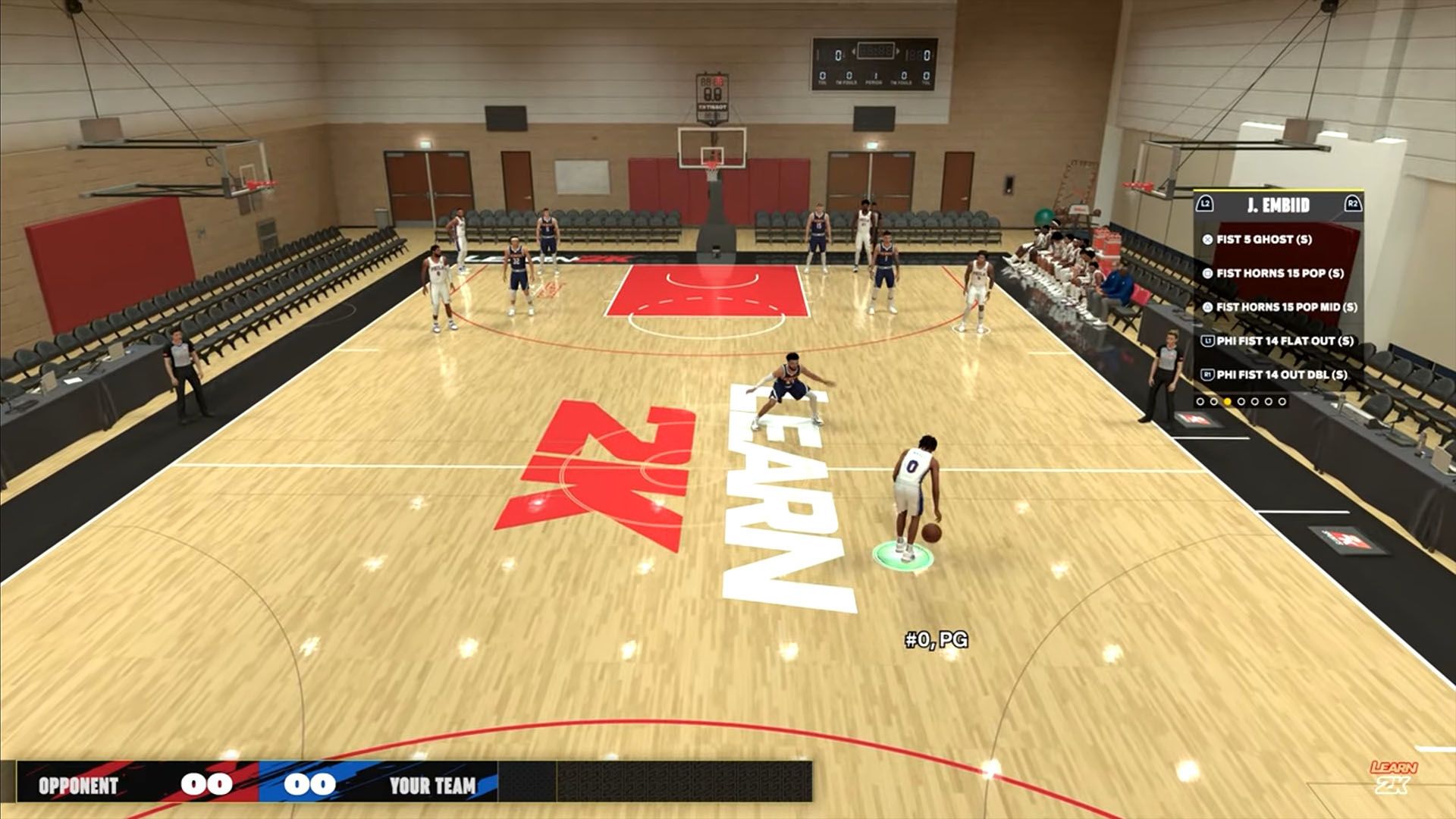Open the J. EMBIID player header selector
1456x819 pixels.
click(1279, 203)
